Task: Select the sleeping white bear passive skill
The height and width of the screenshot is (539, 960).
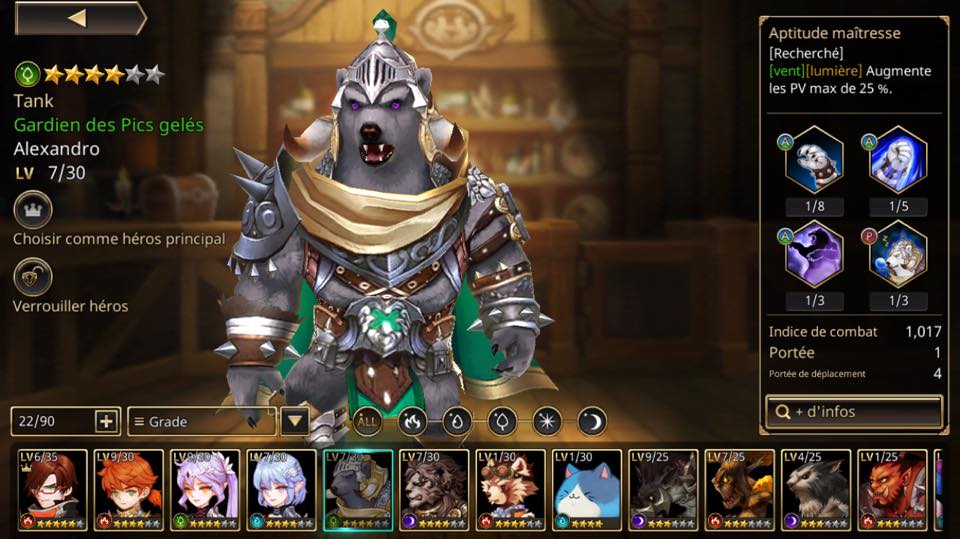Action: 897,255
